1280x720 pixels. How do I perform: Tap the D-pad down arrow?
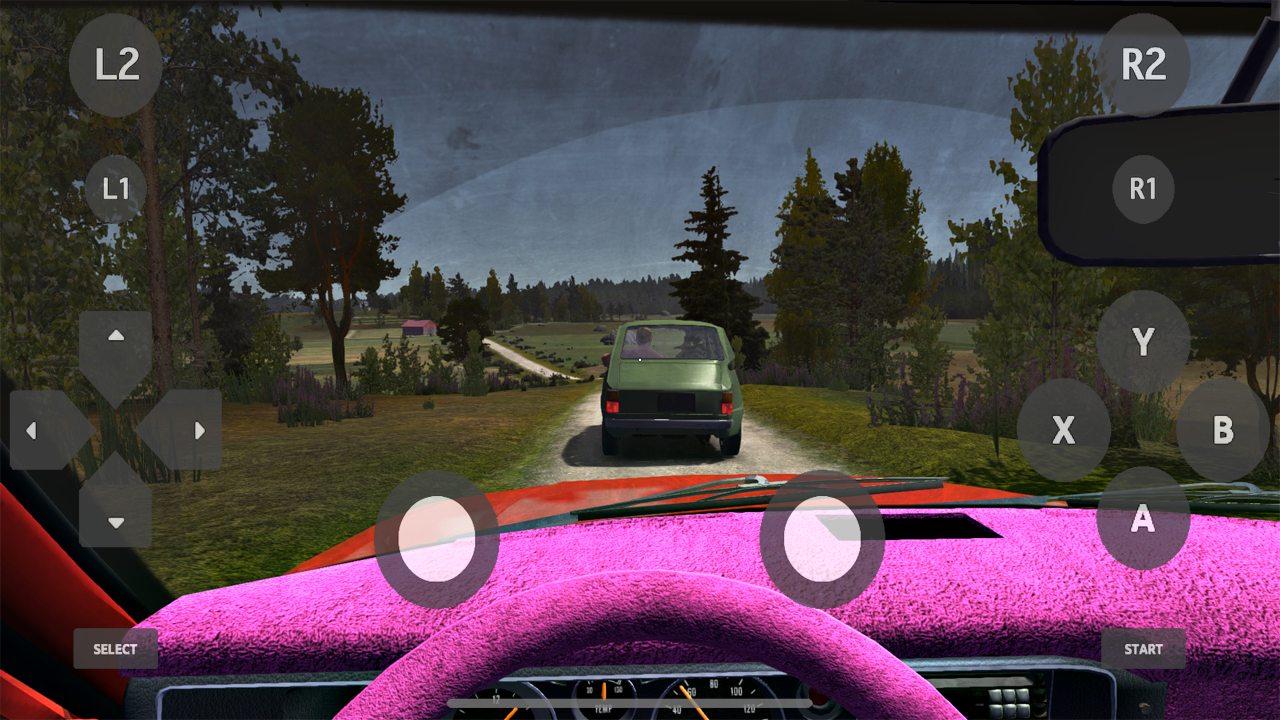click(x=115, y=521)
